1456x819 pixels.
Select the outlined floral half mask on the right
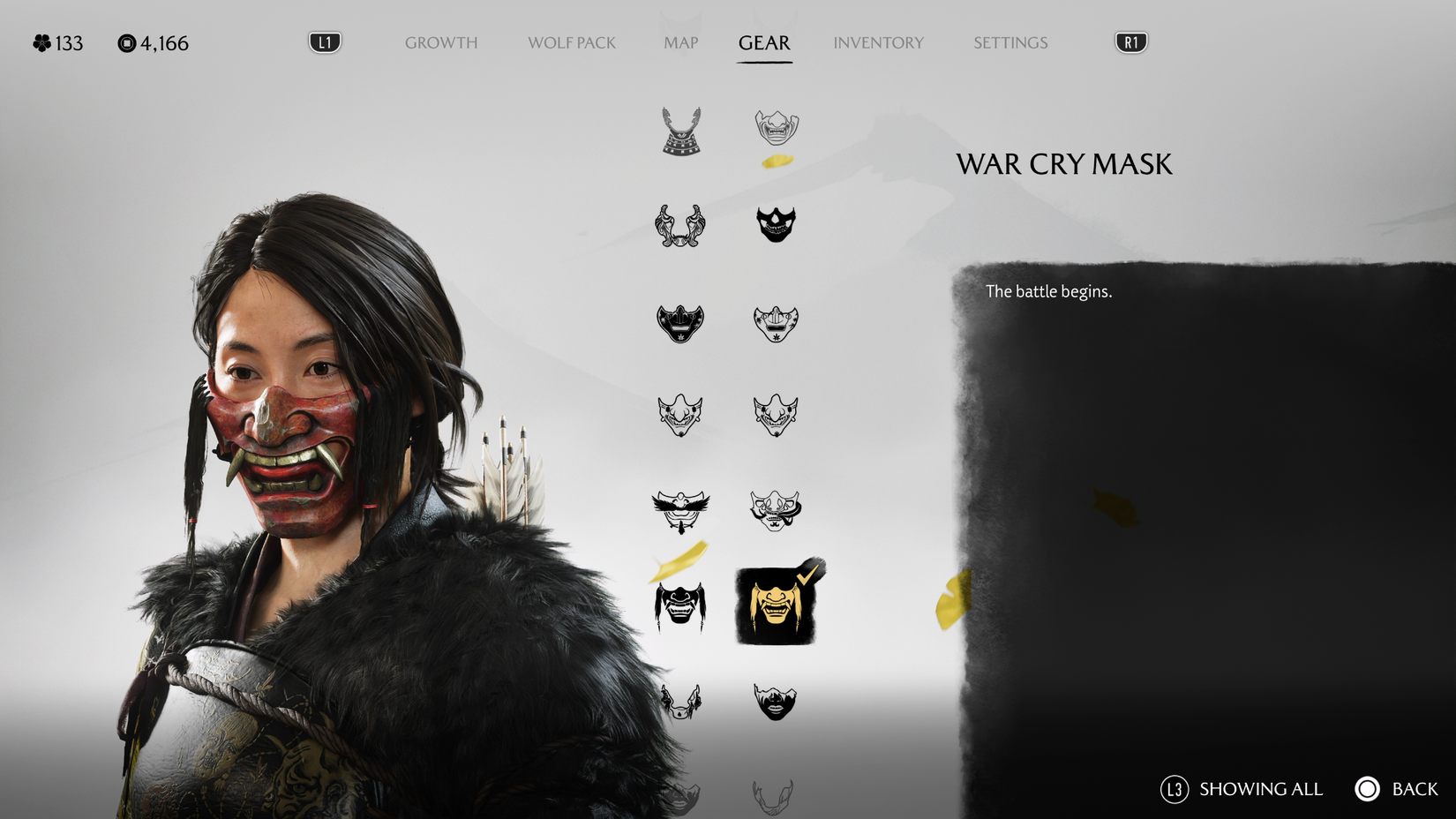pos(777,324)
